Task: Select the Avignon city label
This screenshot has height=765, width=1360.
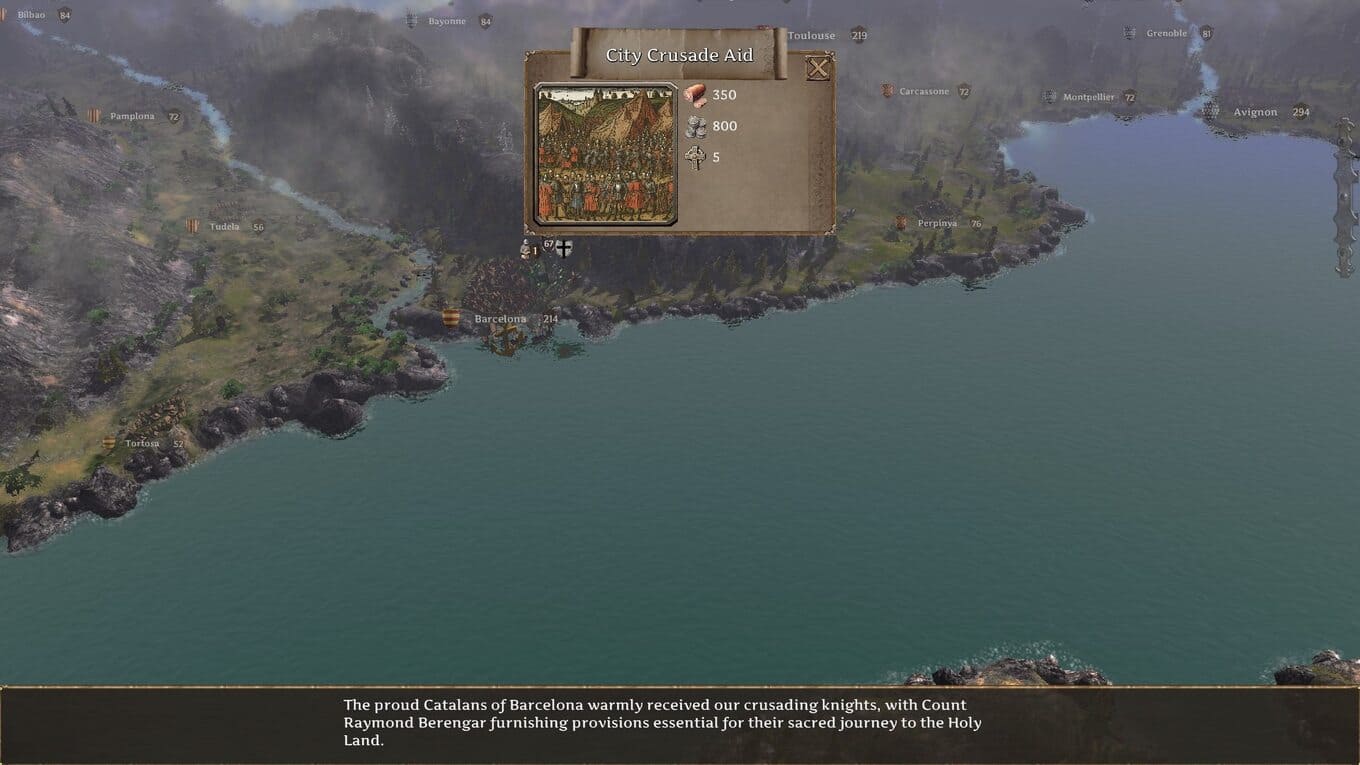Action: pyautogui.click(x=1255, y=112)
